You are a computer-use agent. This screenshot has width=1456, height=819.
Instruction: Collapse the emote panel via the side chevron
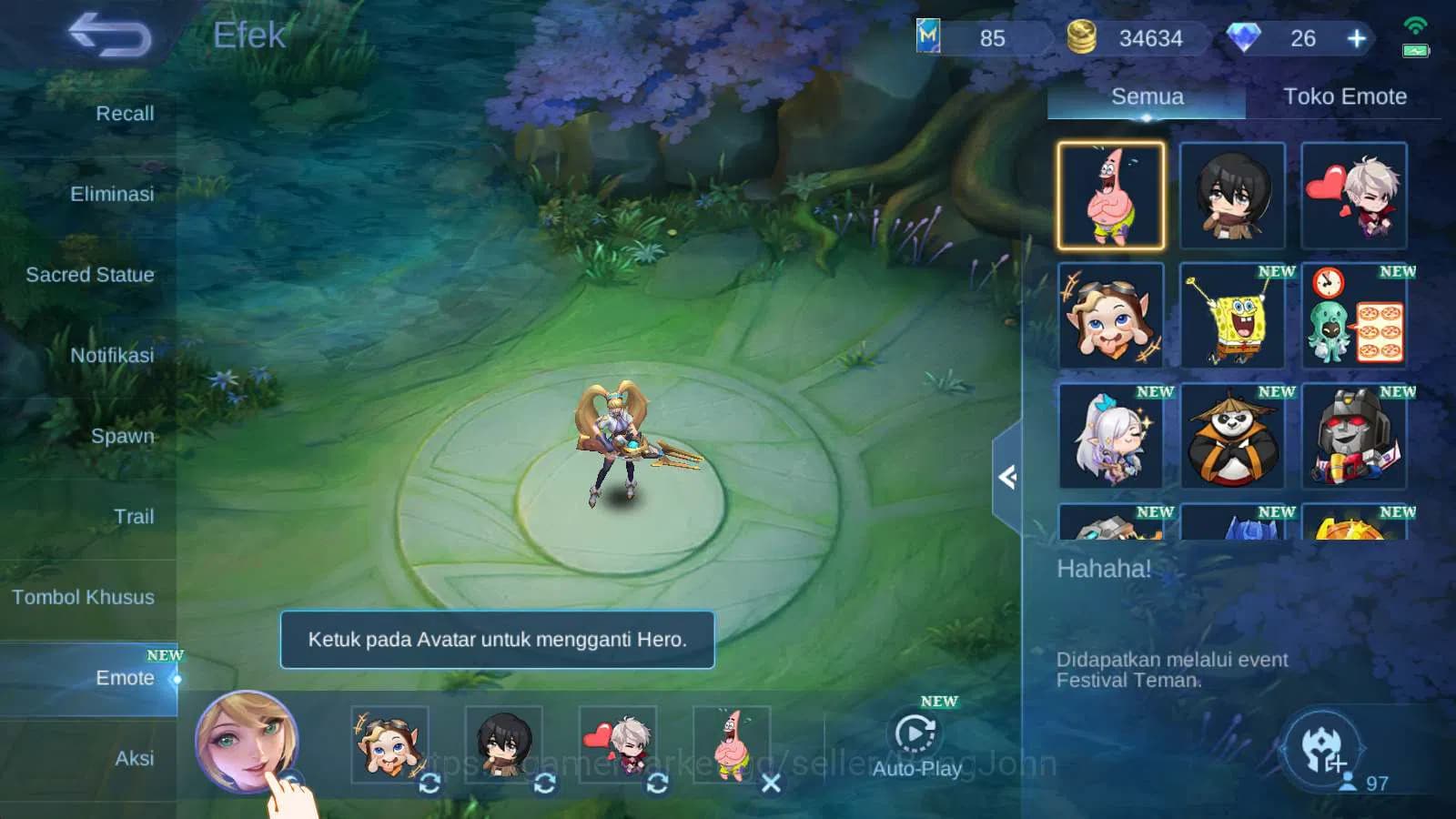[x=1006, y=478]
